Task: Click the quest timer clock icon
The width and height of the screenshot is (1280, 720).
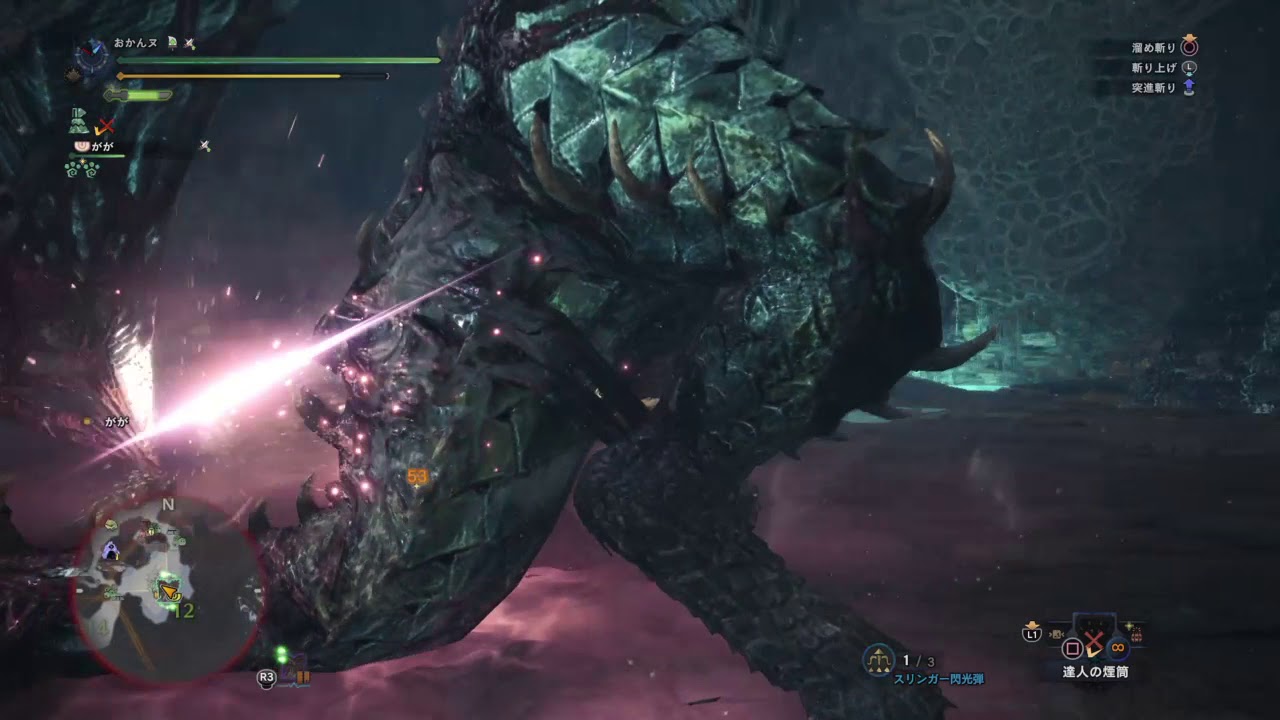Action: (x=93, y=54)
